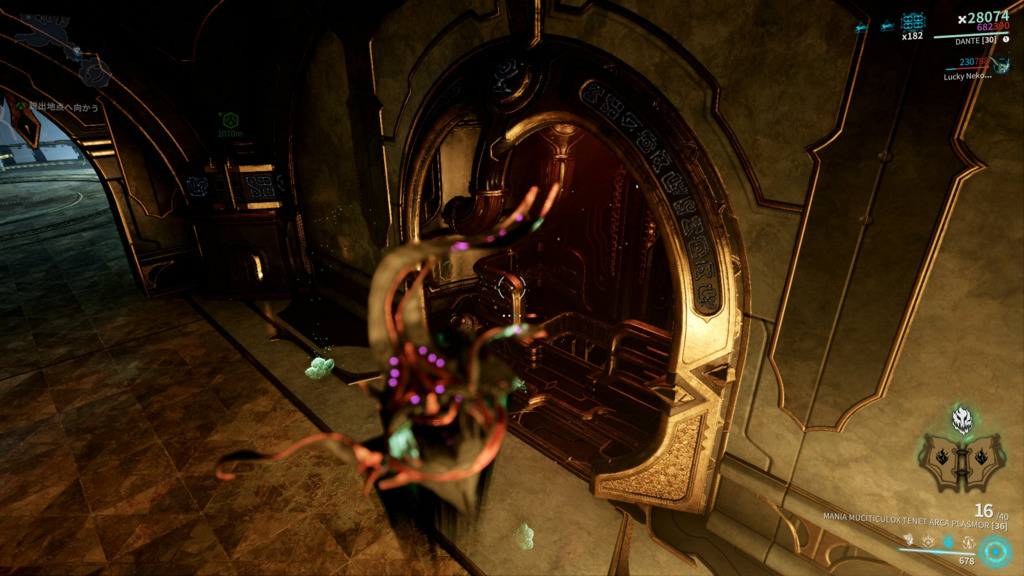Select the open tome weapon icon
Screen dimensions: 1024x576
click(962, 462)
